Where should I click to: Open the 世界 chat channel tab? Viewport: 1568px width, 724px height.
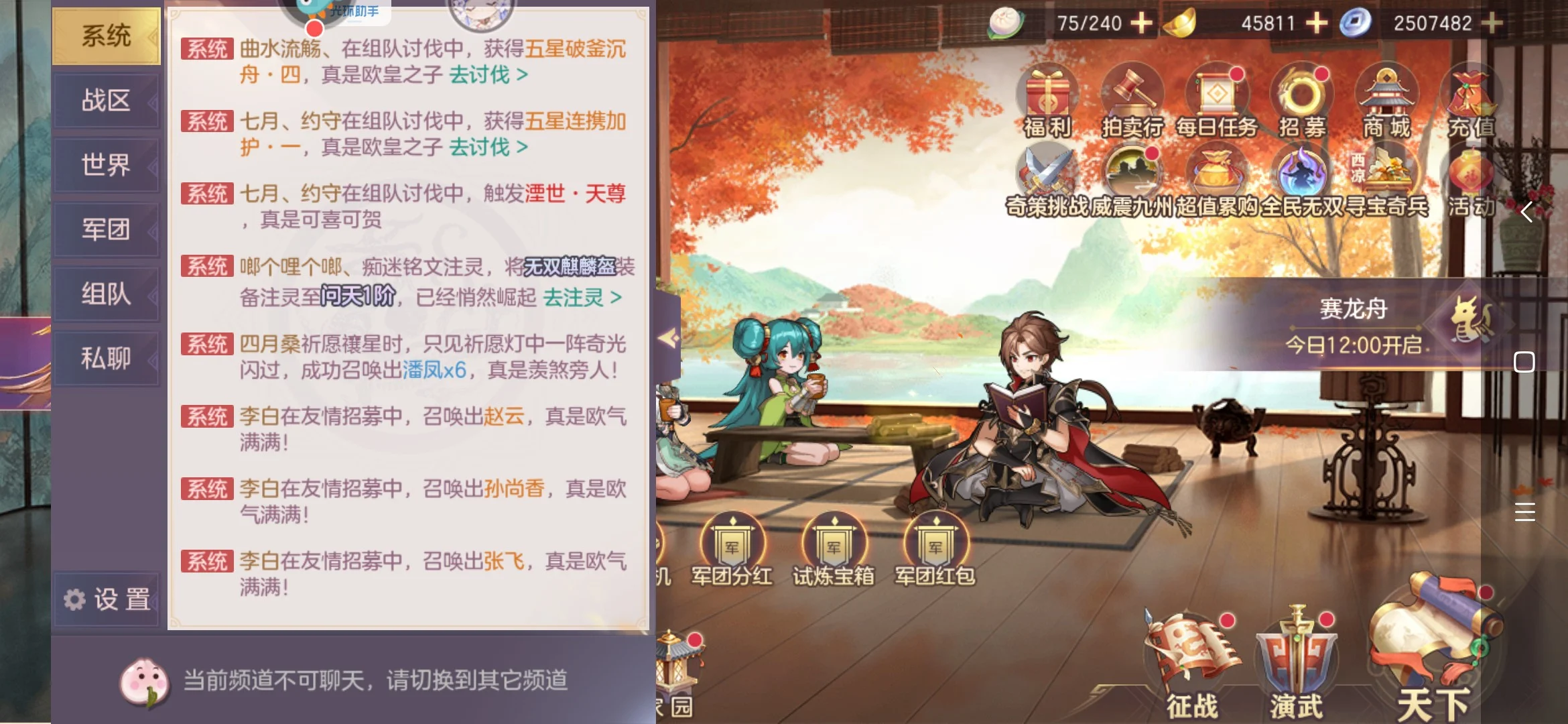pyautogui.click(x=106, y=165)
